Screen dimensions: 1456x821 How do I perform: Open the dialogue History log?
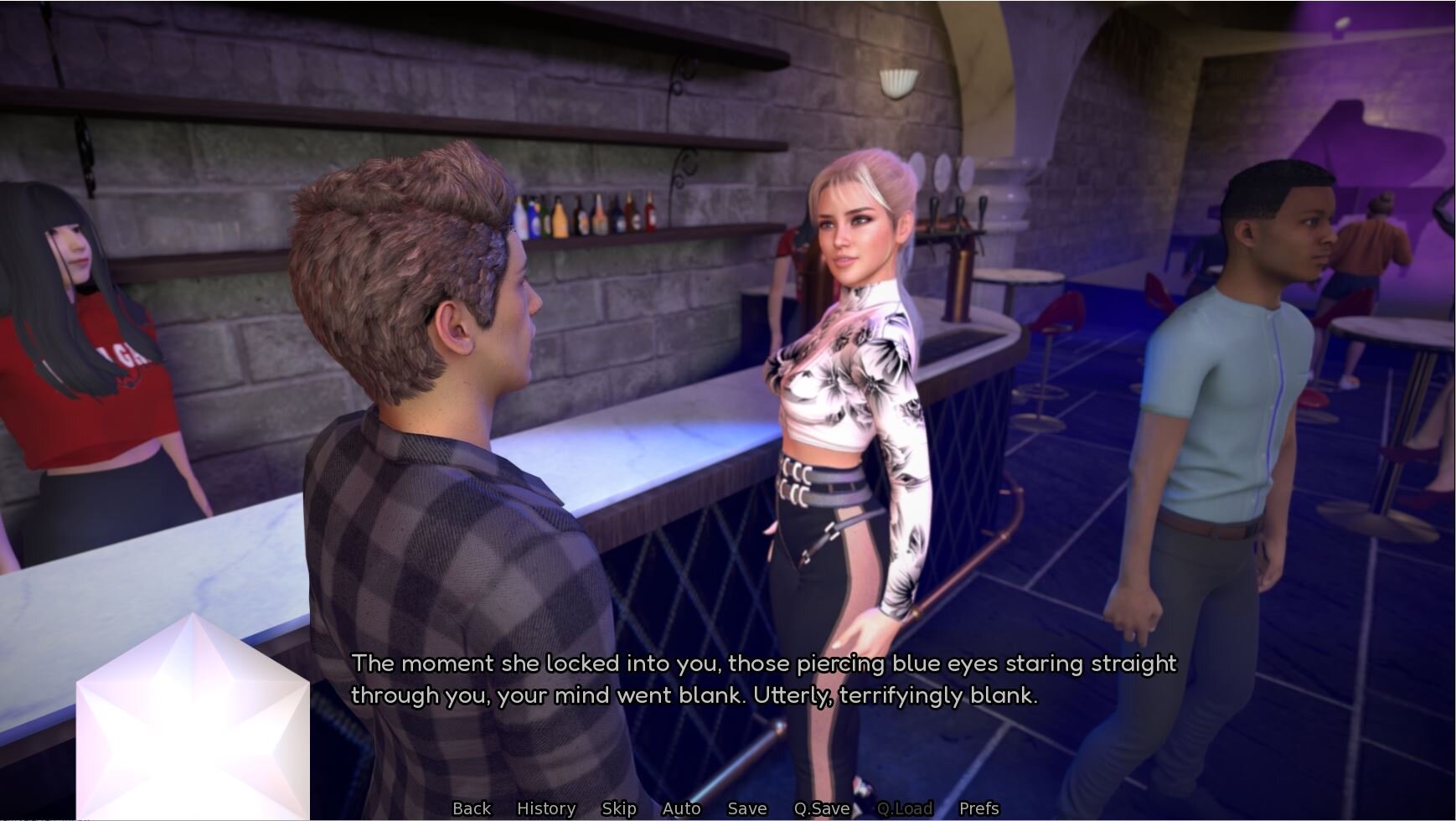[546, 808]
